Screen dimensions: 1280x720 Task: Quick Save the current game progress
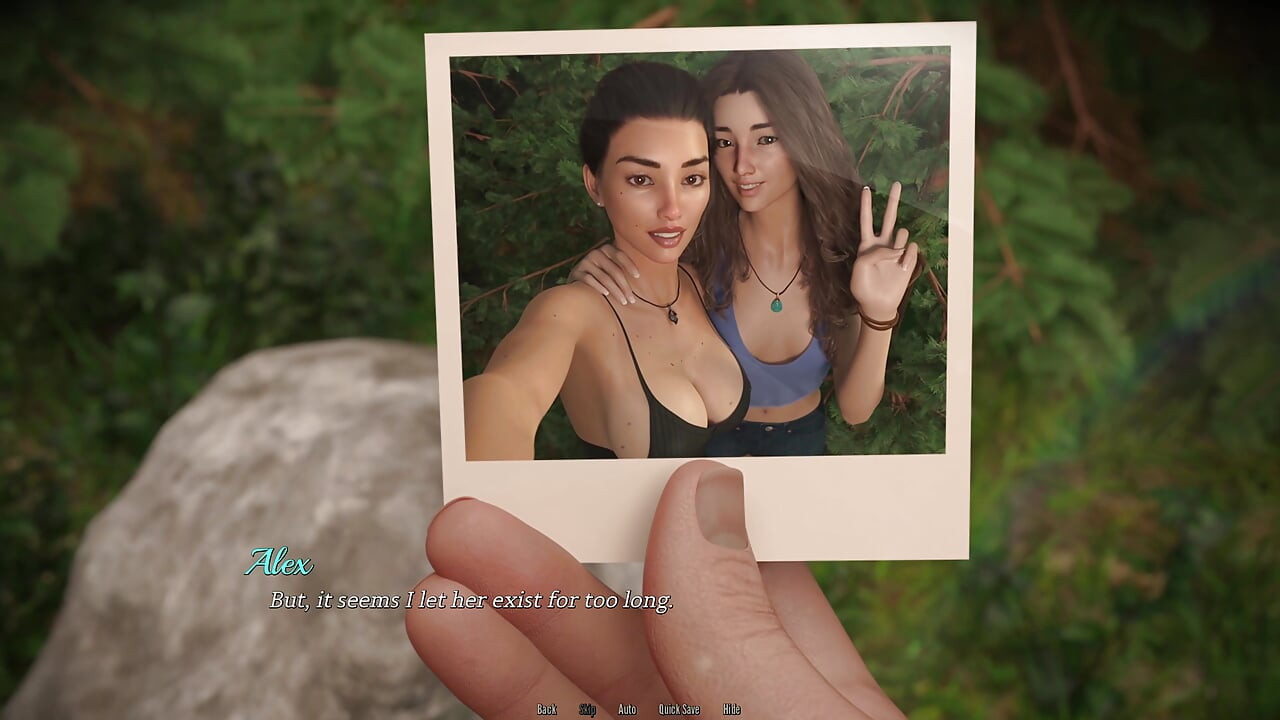tap(679, 708)
